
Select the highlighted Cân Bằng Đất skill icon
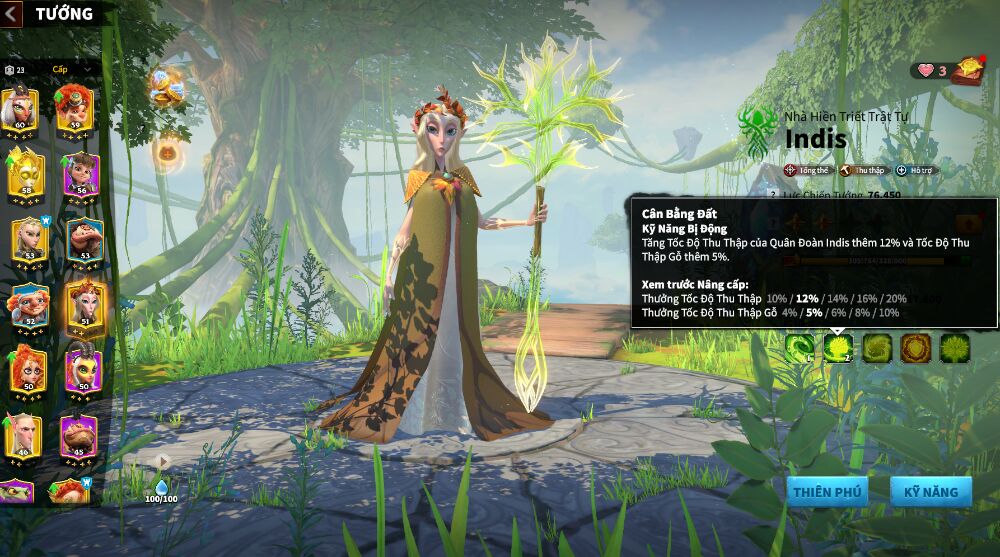(838, 347)
